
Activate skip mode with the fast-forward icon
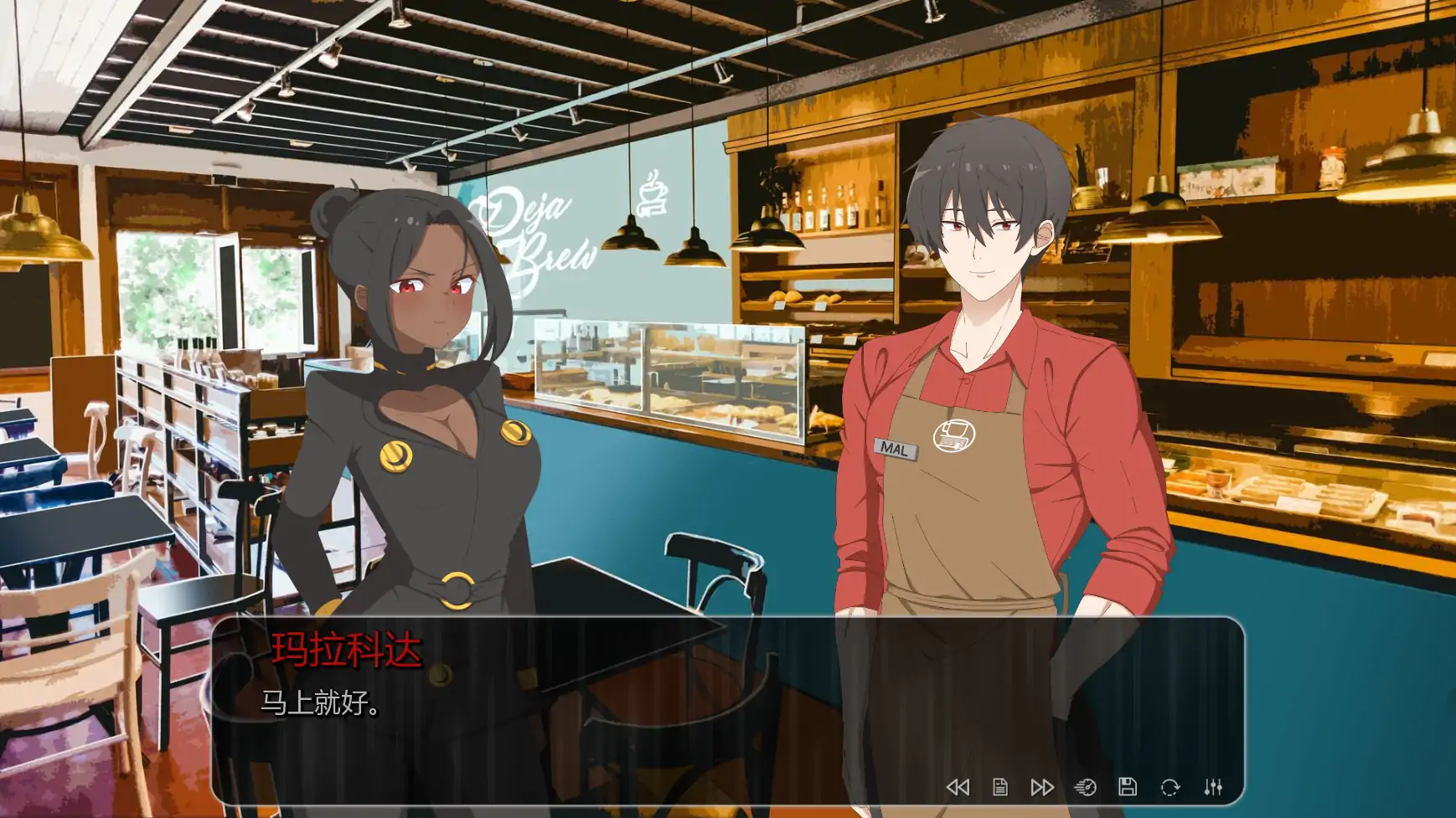point(1040,785)
